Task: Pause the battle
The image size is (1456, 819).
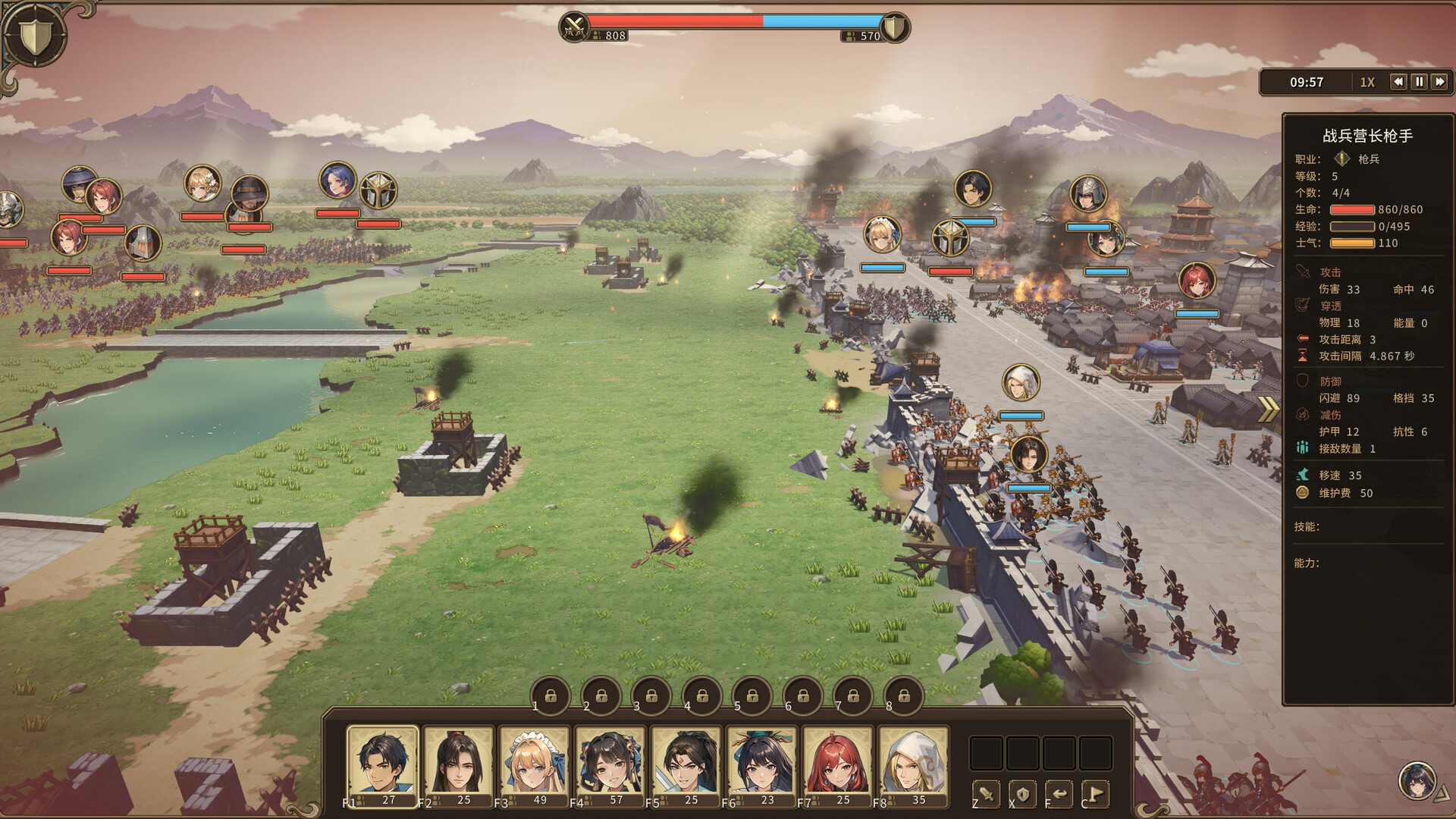Action: pos(1419,82)
